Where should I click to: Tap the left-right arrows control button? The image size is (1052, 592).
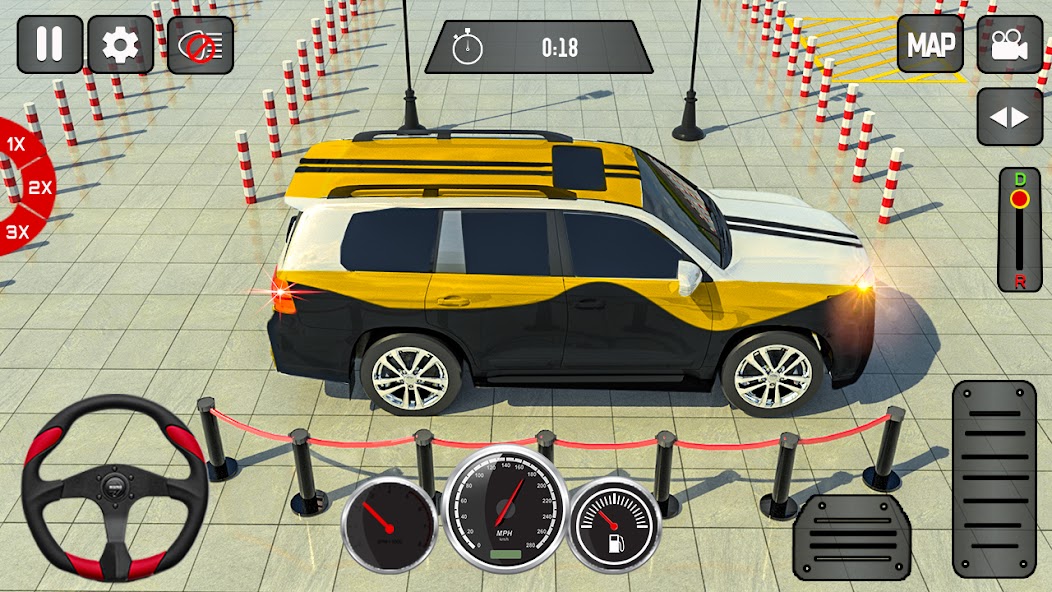pos(1010,117)
